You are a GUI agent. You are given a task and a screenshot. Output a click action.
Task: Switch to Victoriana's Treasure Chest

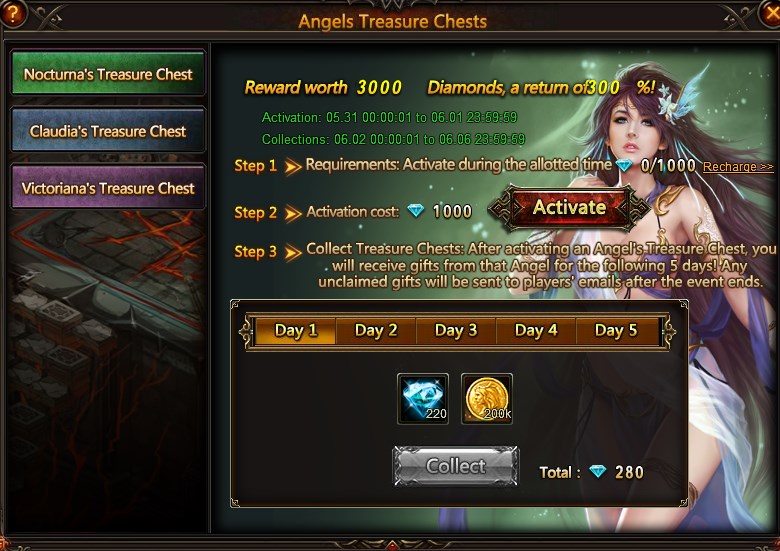(108, 188)
